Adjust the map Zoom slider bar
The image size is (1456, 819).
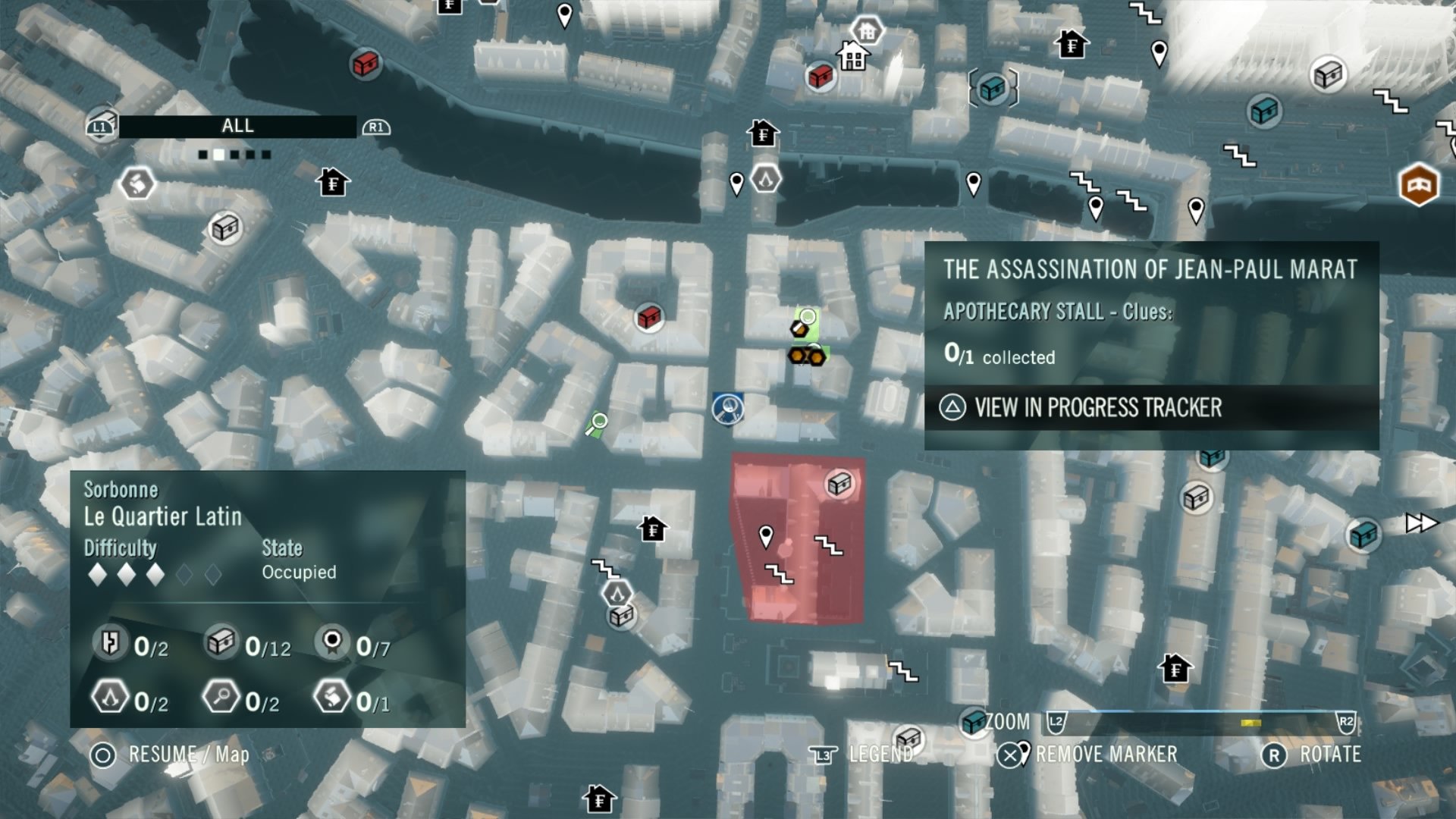[x=1200, y=721]
